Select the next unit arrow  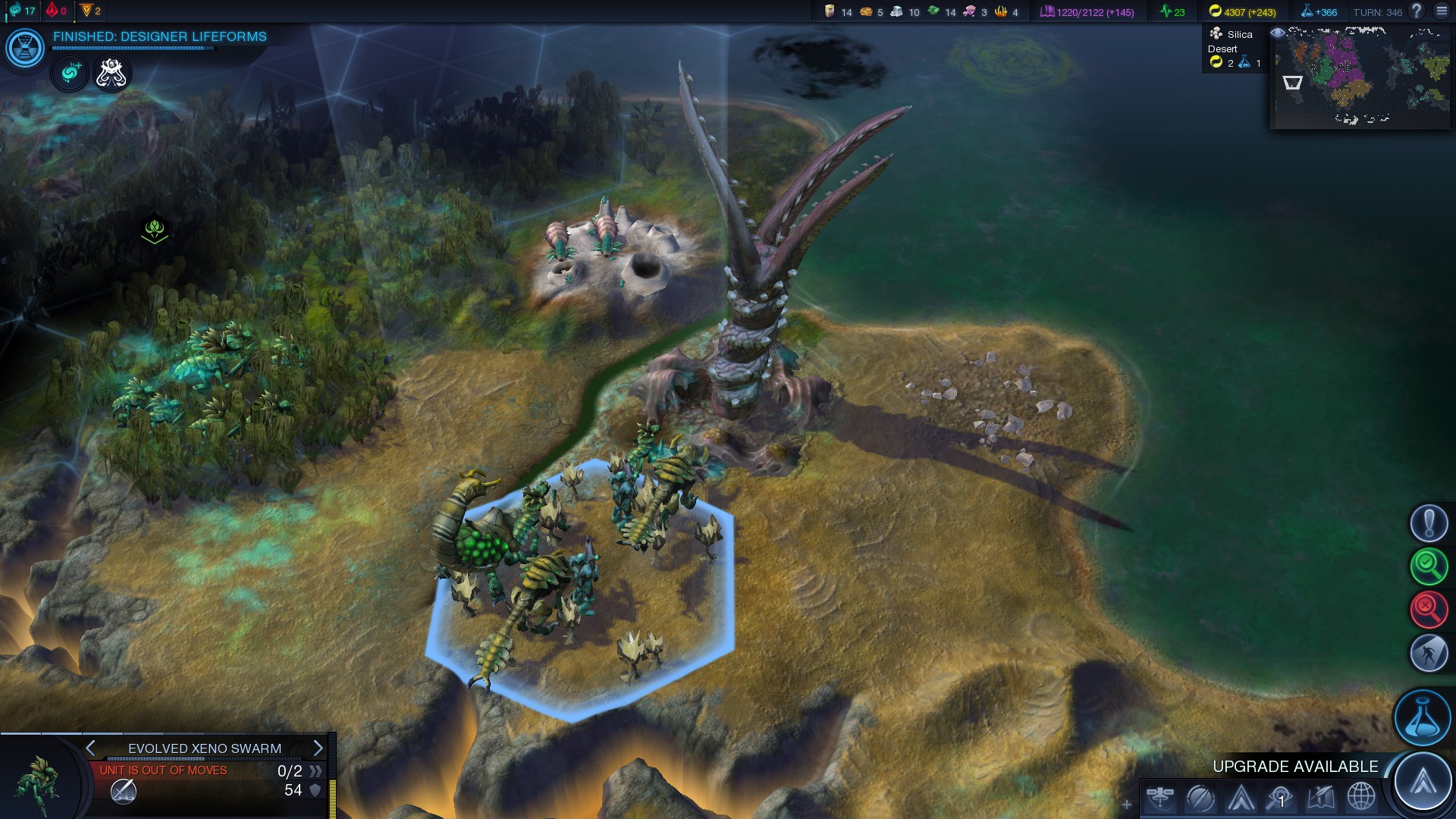pos(318,748)
